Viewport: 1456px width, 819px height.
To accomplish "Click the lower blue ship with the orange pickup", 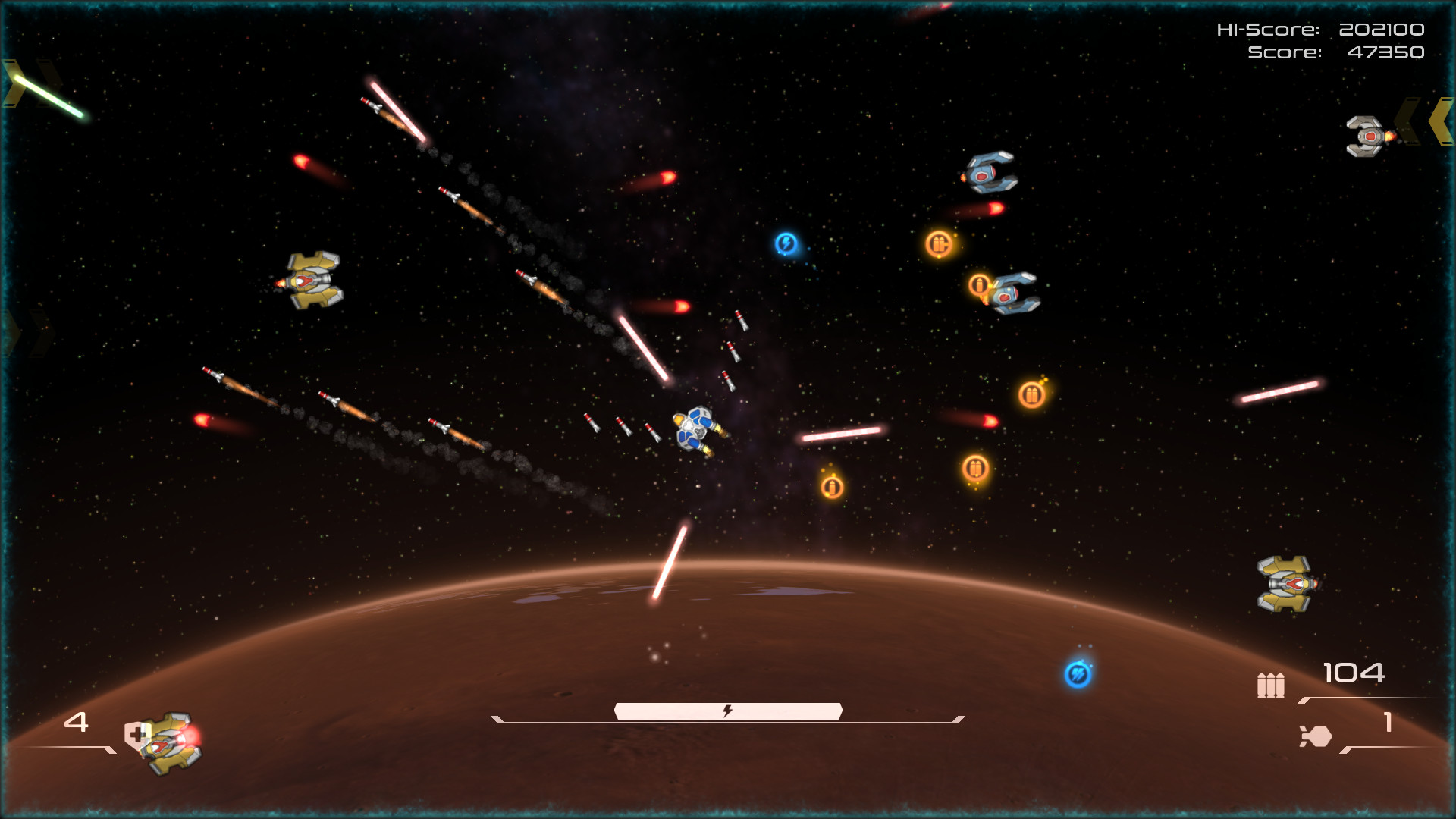I will pyautogui.click(x=1014, y=294).
